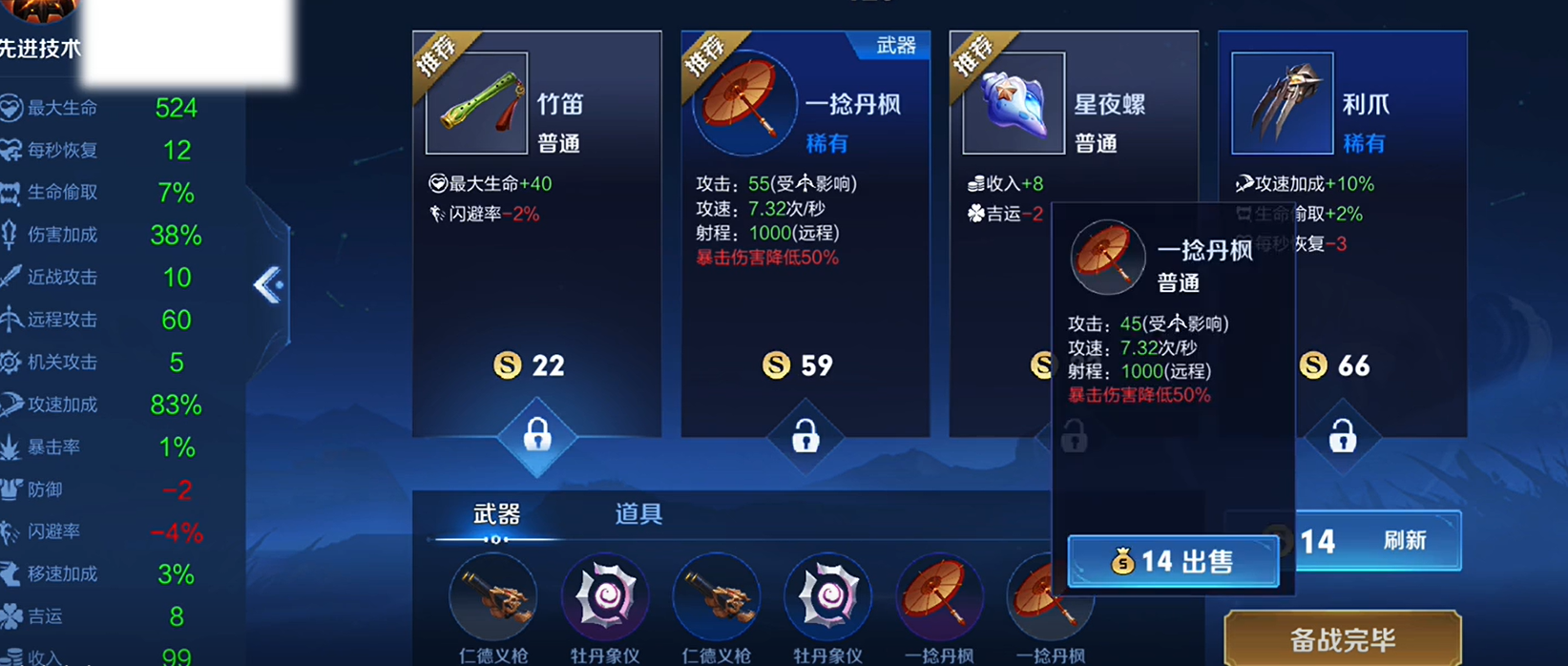Select the 星夜螺 item card
The image size is (1568, 666).
[x=1002, y=143]
